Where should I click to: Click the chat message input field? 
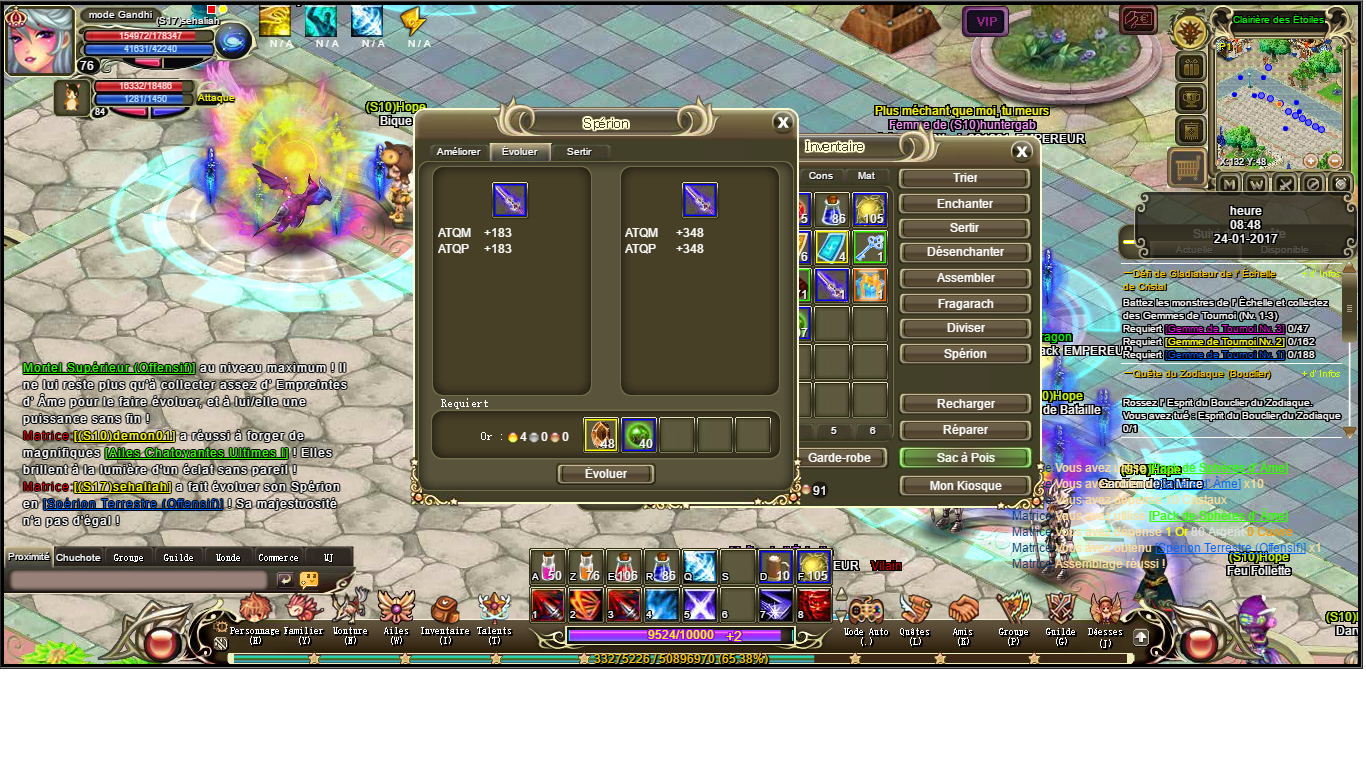point(138,580)
